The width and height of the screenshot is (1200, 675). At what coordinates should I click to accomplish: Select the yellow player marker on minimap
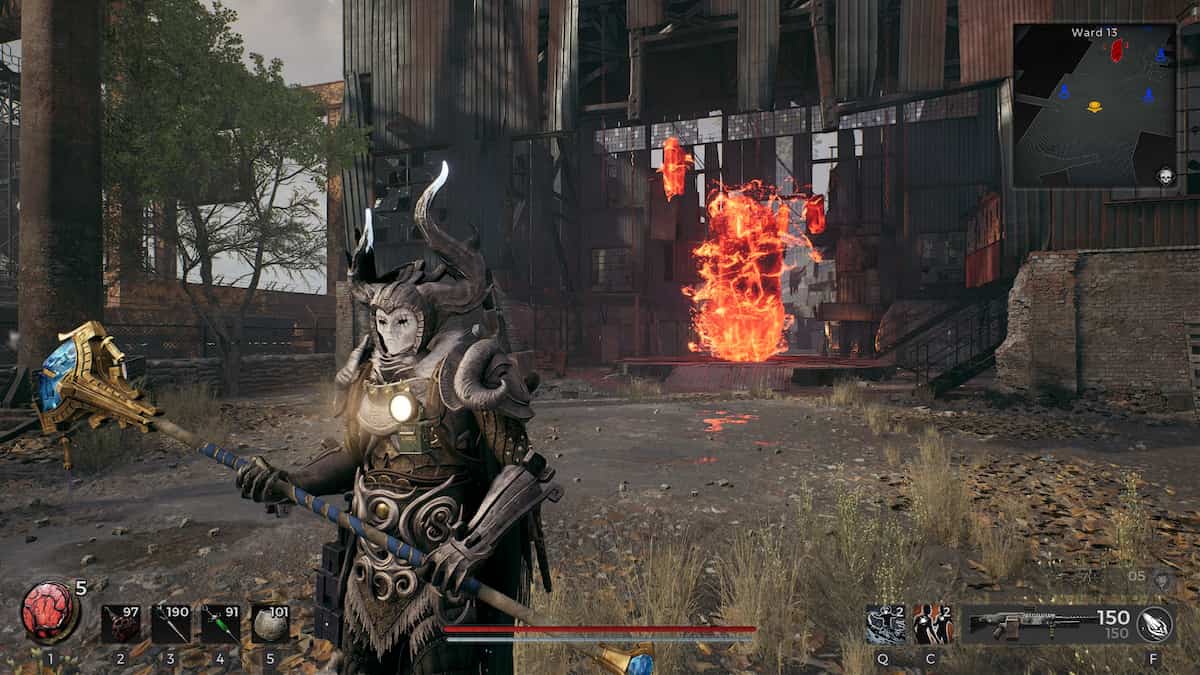point(1095,107)
